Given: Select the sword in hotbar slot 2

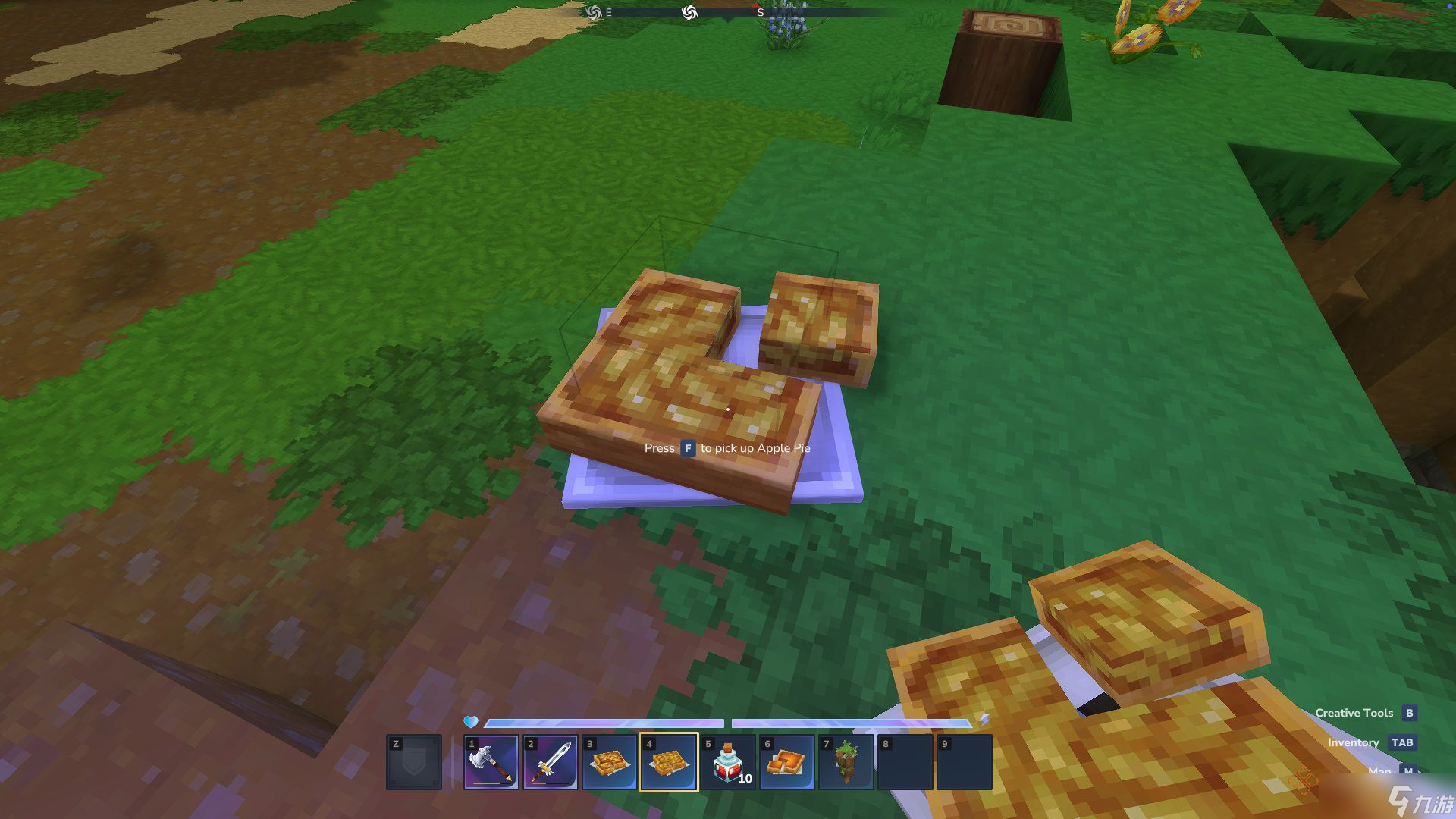Looking at the screenshot, I should (551, 762).
